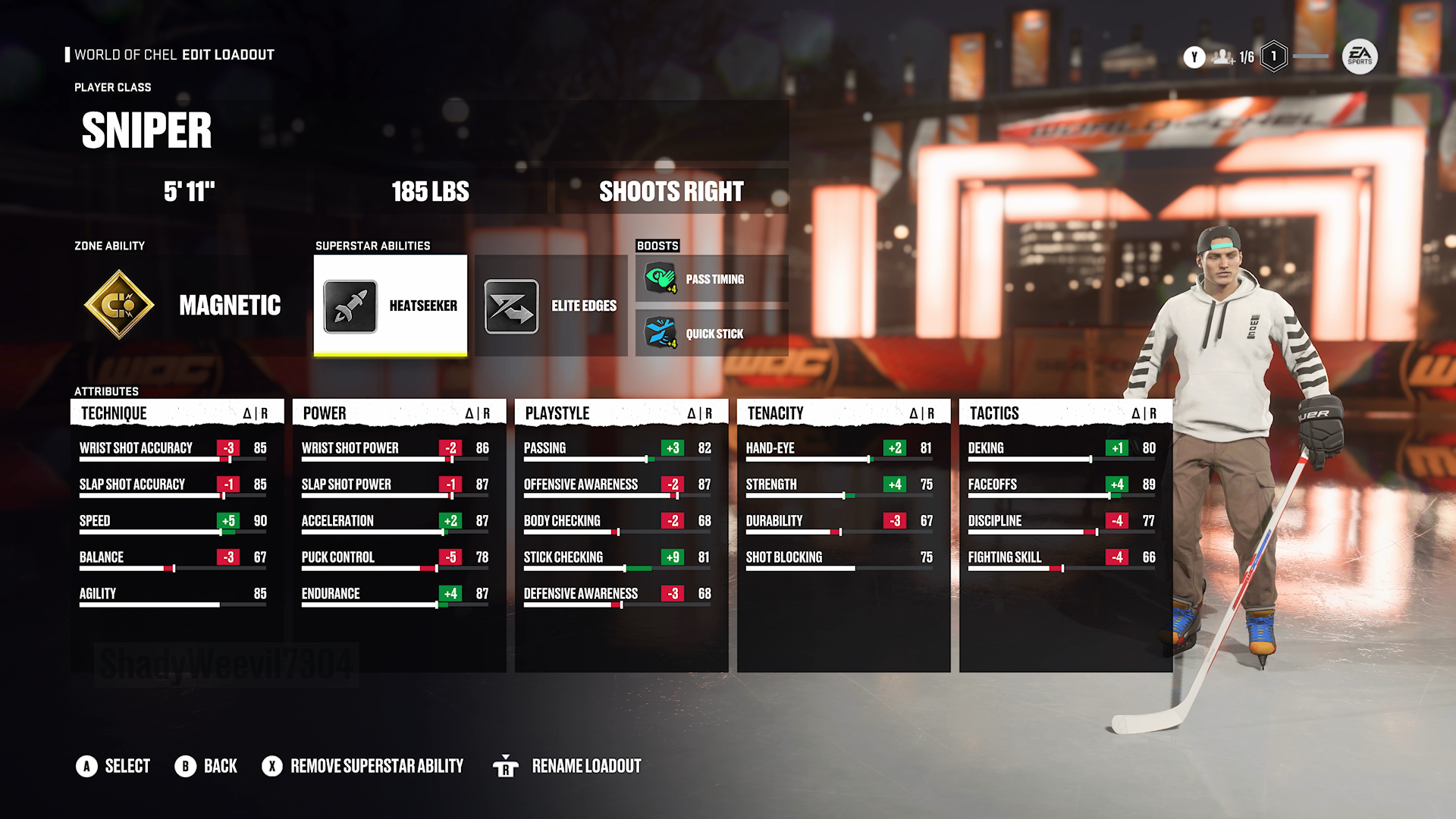Select the Elite Edges ability icon
This screenshot has width=1456, height=819.
point(511,305)
